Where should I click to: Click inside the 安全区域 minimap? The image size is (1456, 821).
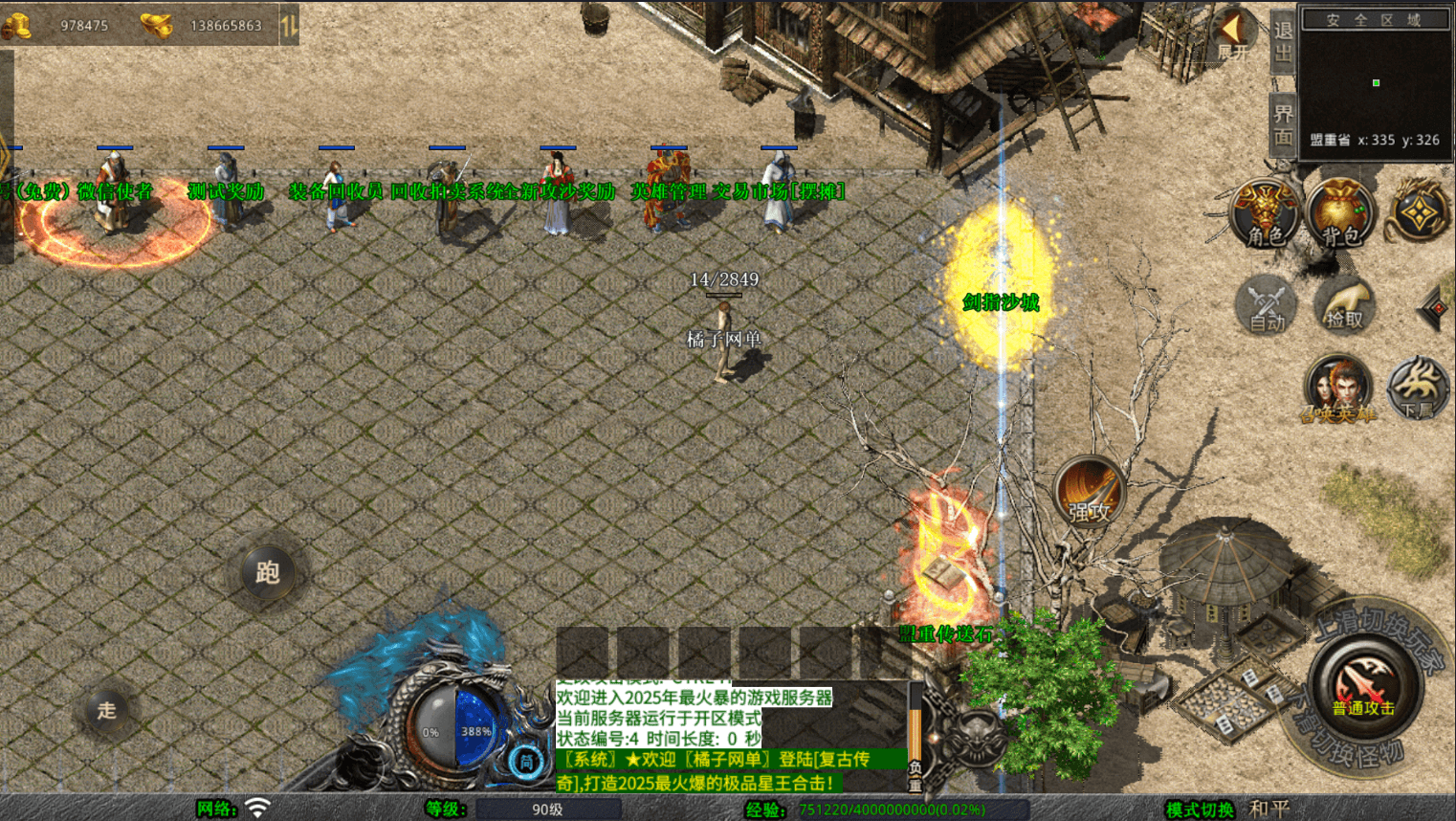[1375, 81]
